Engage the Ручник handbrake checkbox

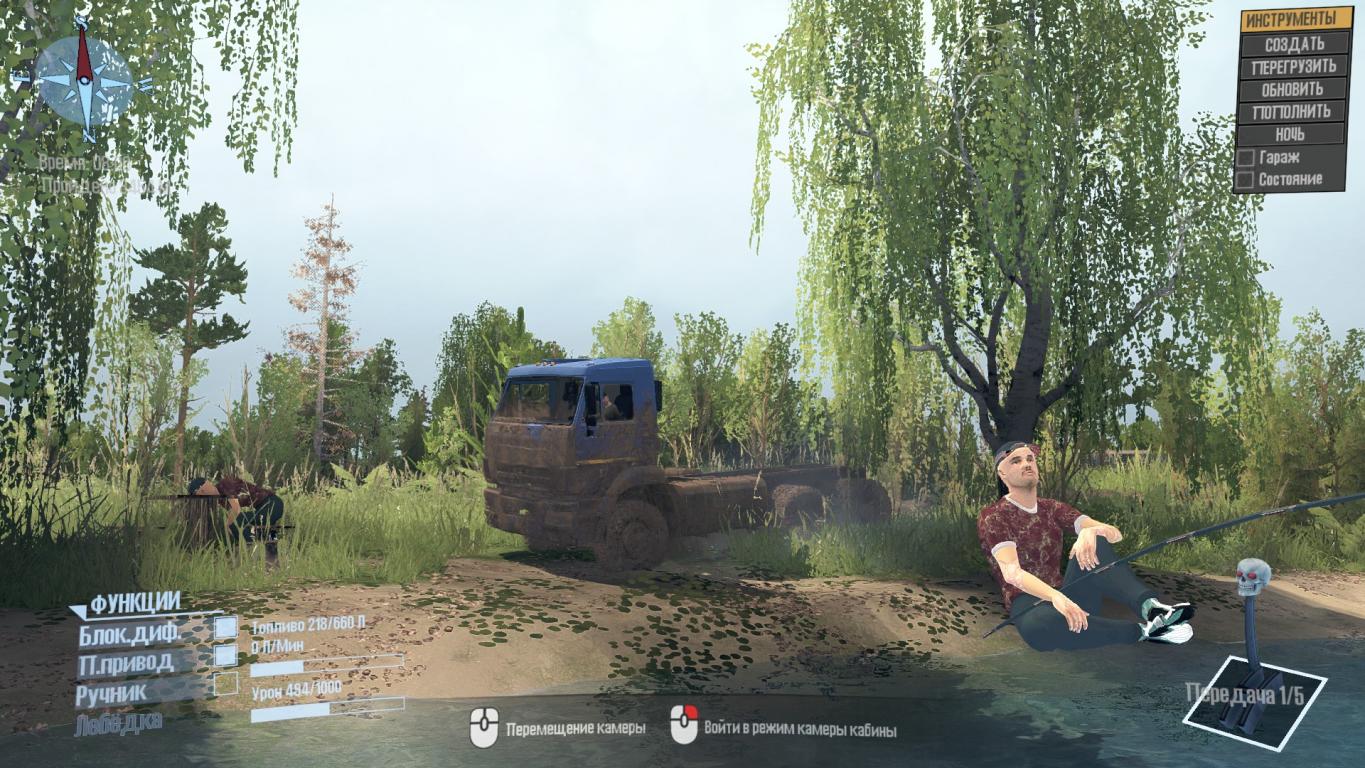pyautogui.click(x=226, y=684)
